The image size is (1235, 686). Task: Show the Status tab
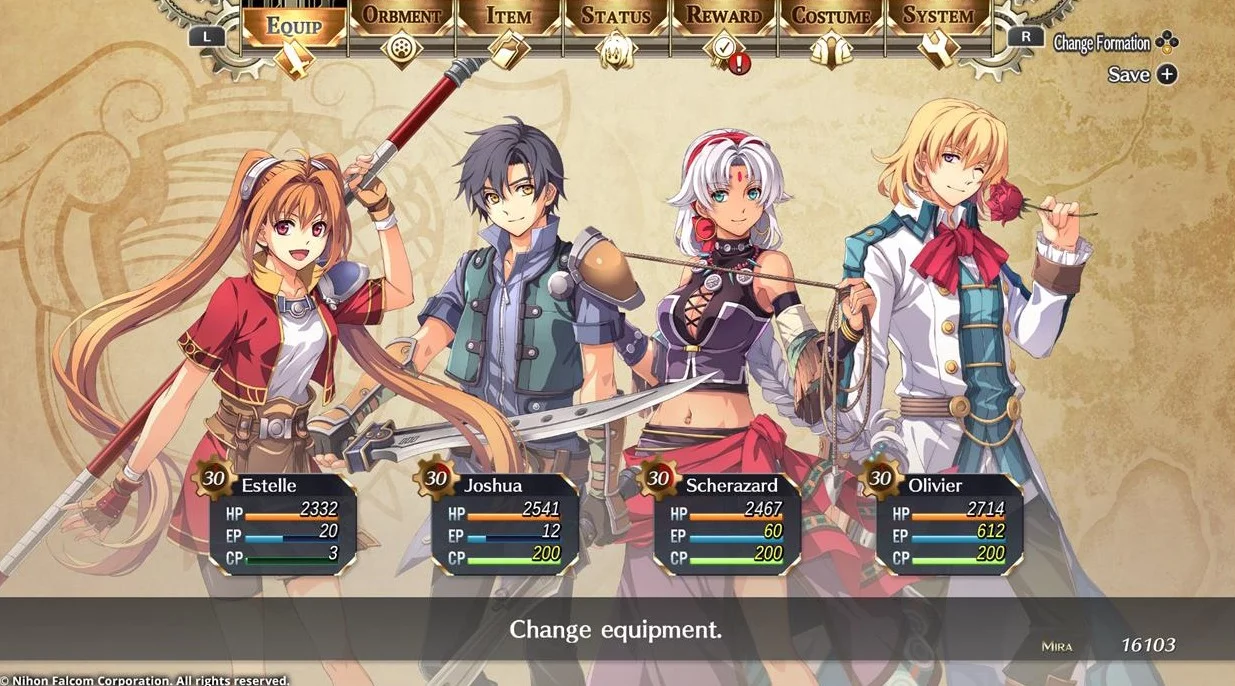(x=616, y=30)
